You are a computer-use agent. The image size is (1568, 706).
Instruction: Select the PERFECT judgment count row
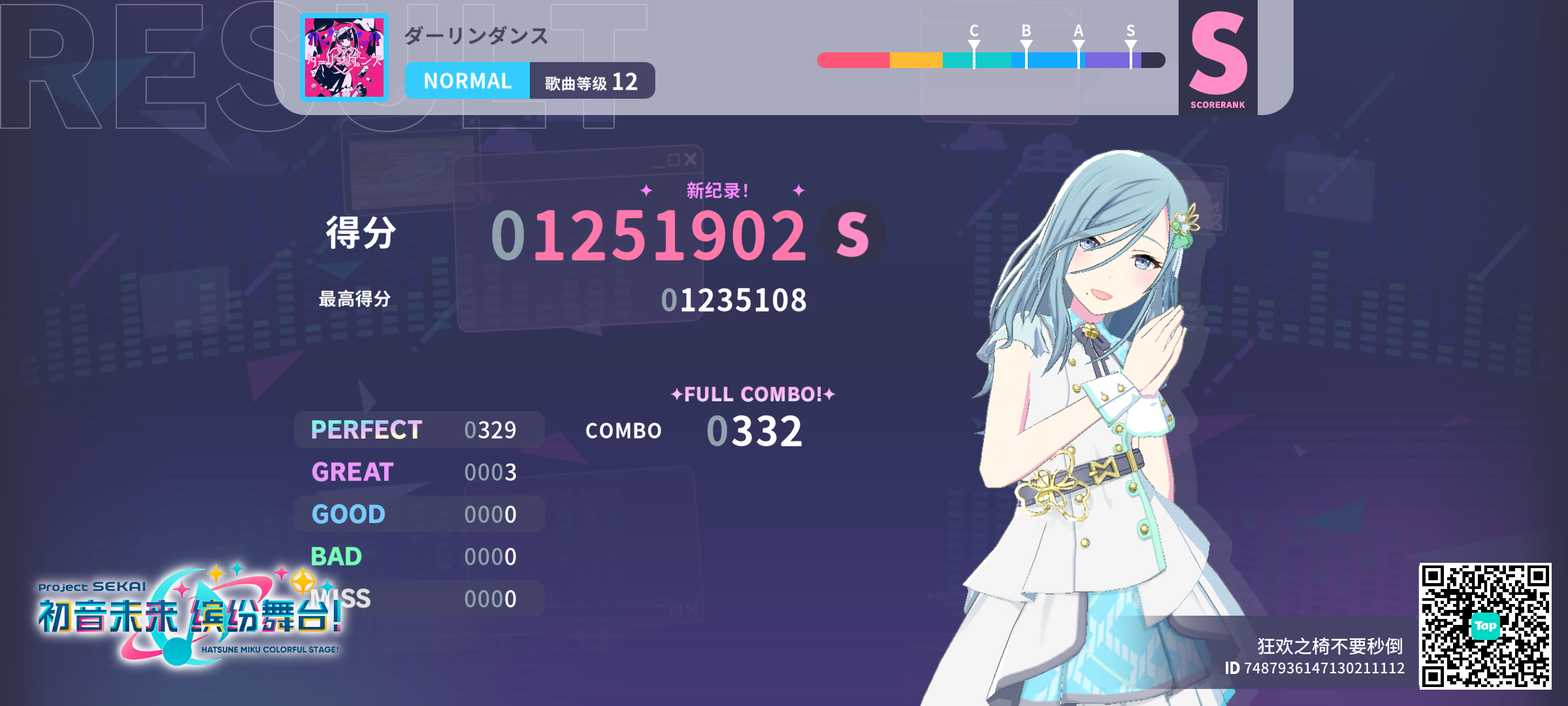[x=418, y=429]
